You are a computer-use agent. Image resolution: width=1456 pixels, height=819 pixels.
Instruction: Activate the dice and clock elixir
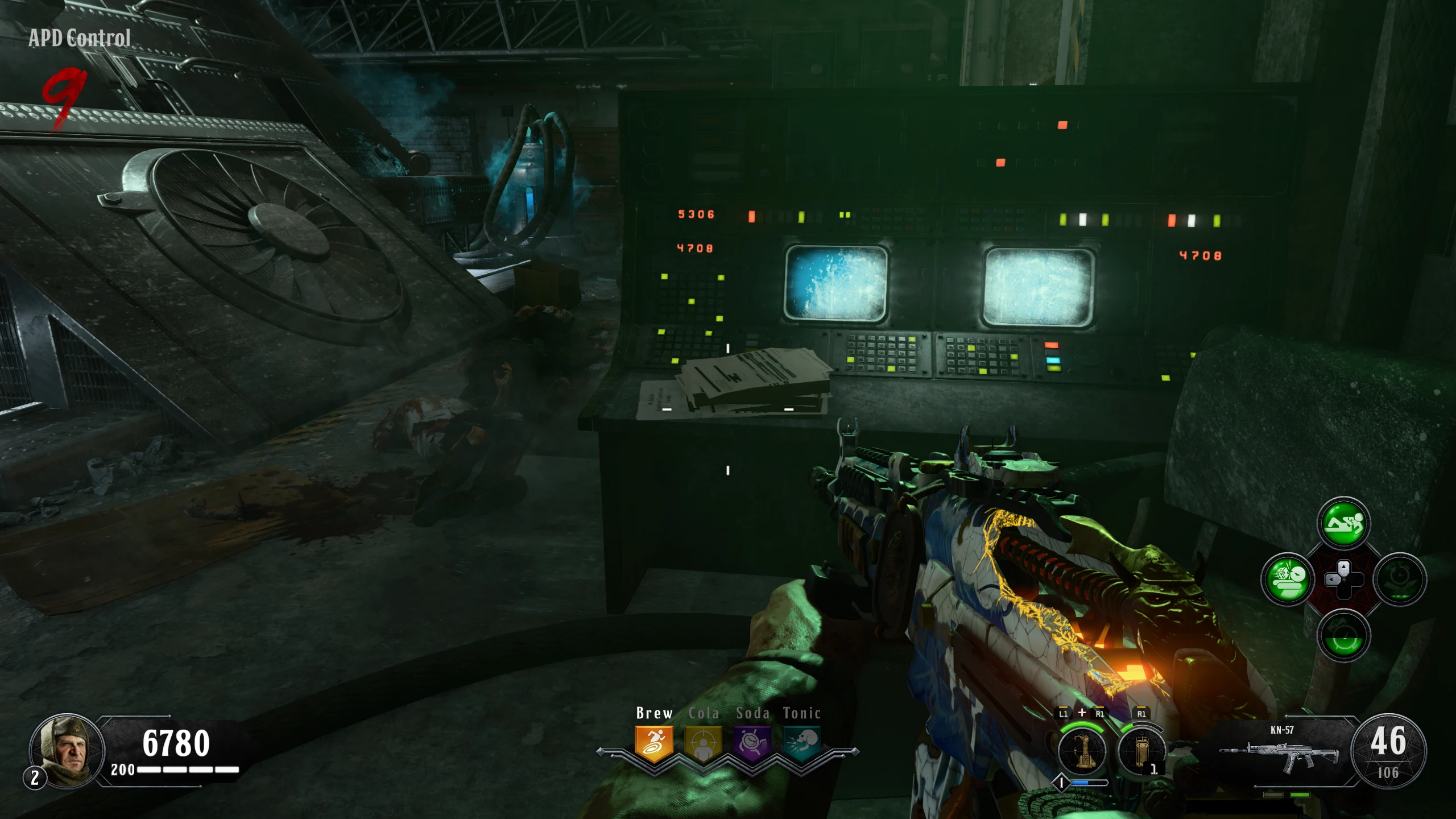click(x=1287, y=580)
